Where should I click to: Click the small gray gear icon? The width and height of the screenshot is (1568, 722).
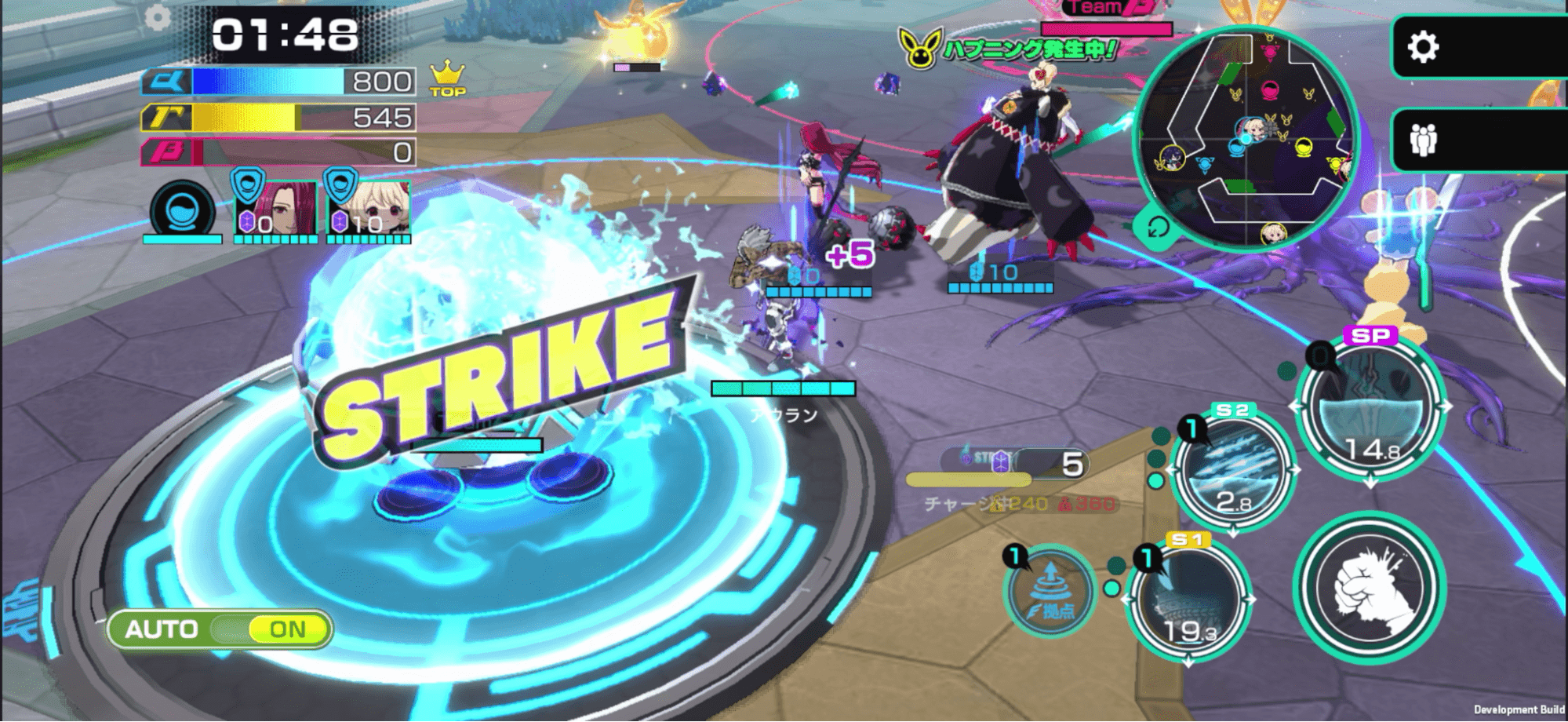click(158, 17)
